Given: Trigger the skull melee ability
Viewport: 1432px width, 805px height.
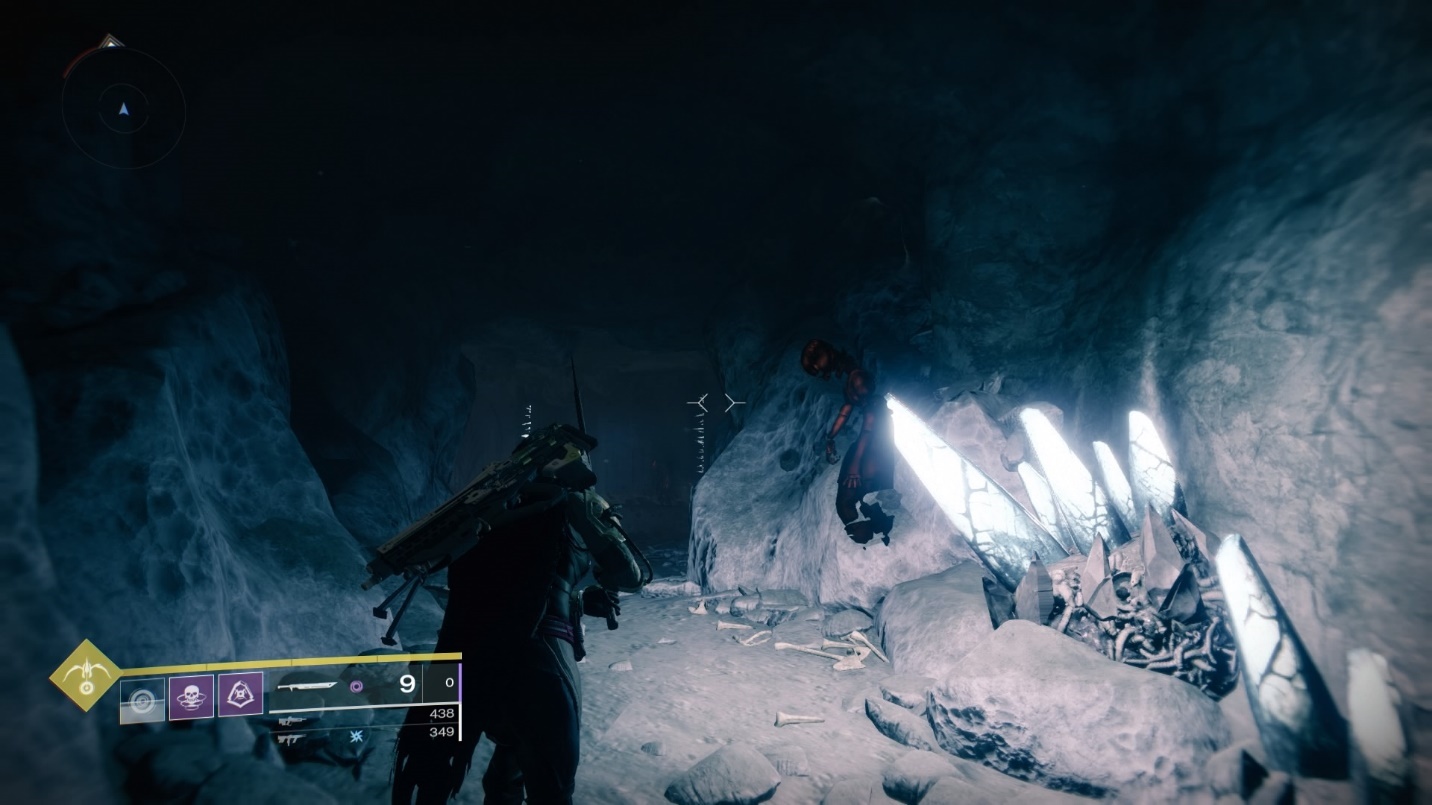Looking at the screenshot, I should [x=191, y=696].
